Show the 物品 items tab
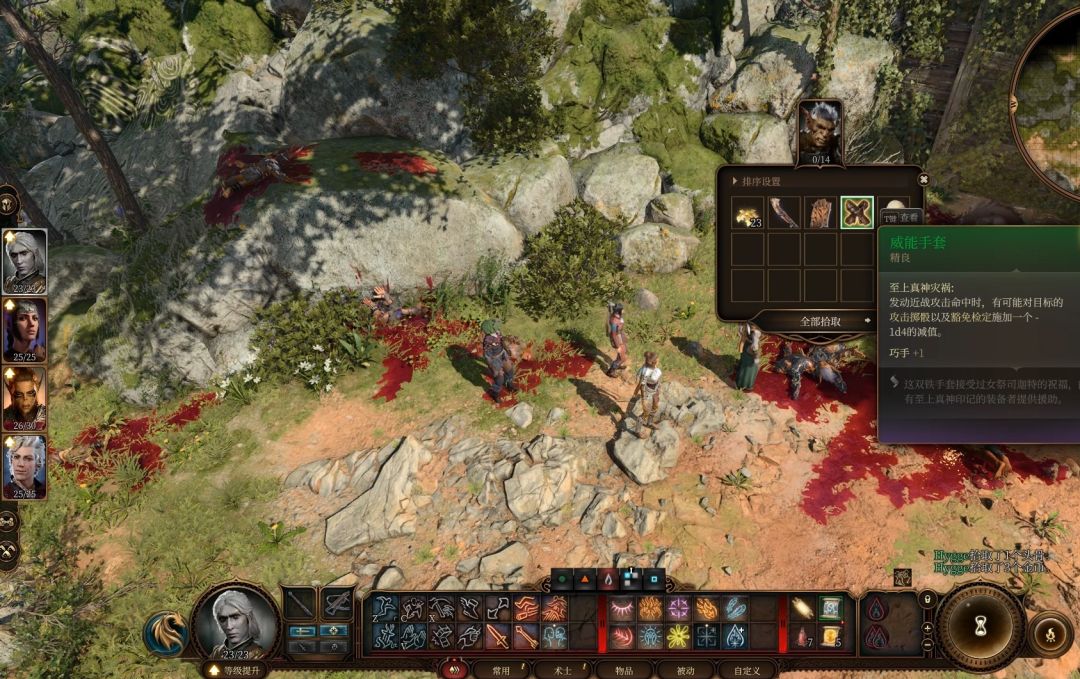1080x679 pixels. click(x=625, y=670)
